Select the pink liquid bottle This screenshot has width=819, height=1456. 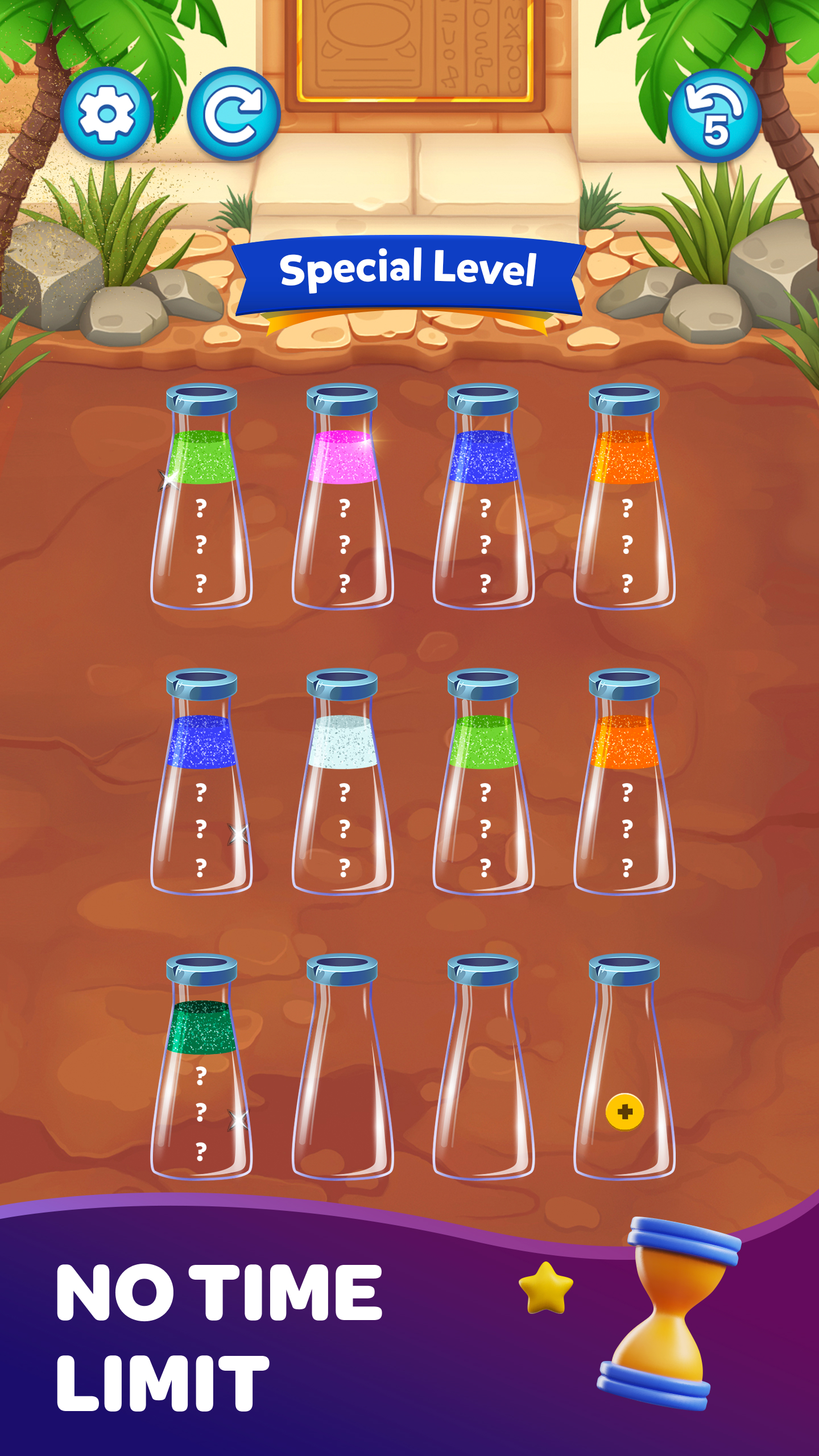[x=344, y=500]
